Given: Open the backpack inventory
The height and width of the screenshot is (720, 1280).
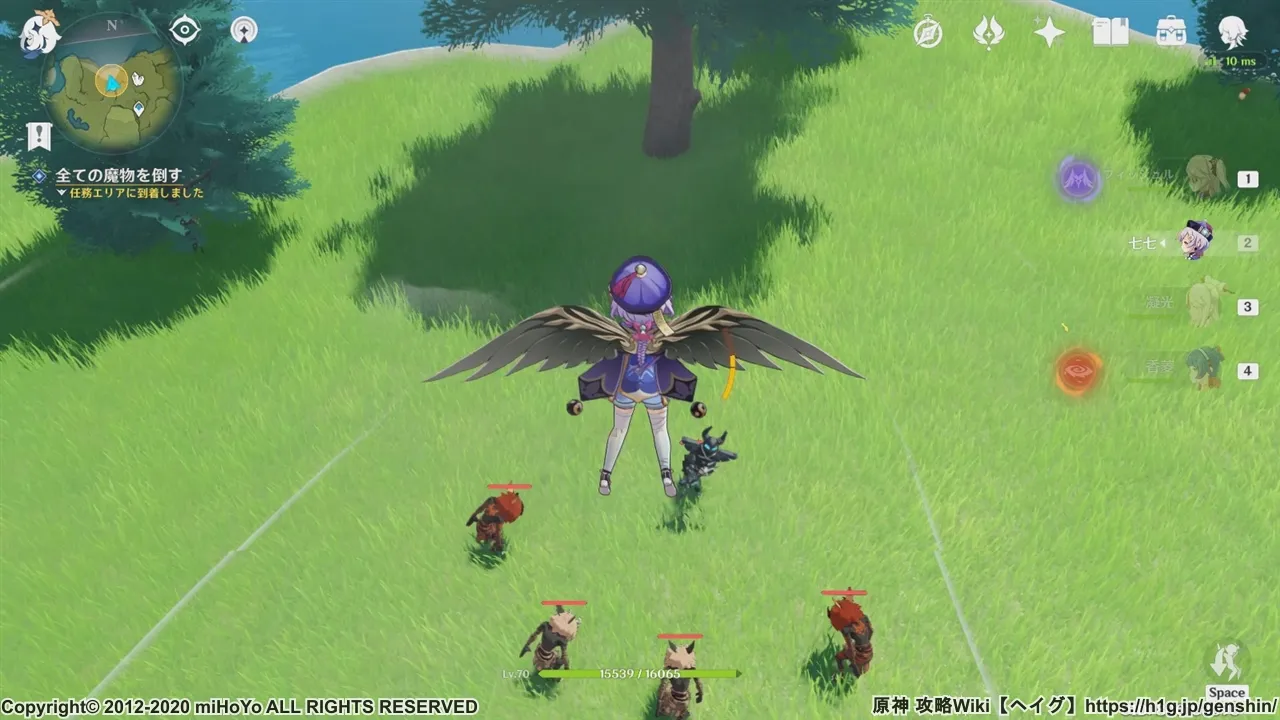Looking at the screenshot, I should pyautogui.click(x=1170, y=33).
